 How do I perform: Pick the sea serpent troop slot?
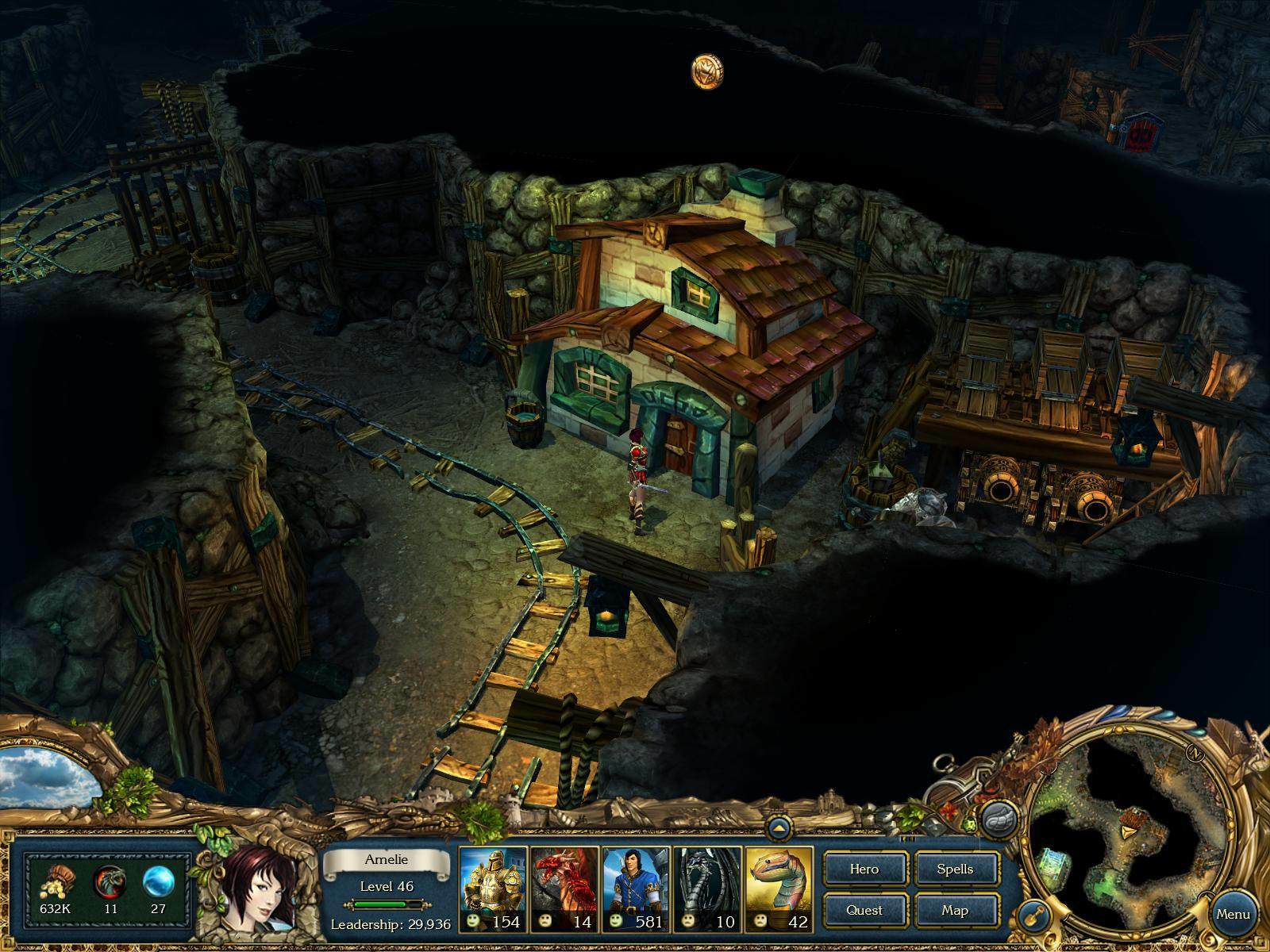(779, 887)
